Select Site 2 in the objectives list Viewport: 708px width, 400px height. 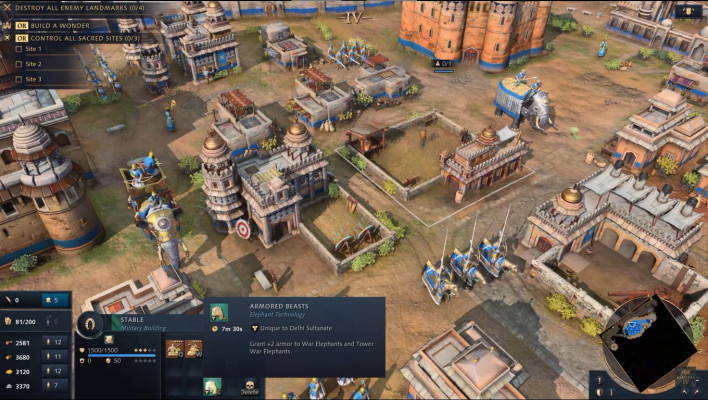click(34, 64)
